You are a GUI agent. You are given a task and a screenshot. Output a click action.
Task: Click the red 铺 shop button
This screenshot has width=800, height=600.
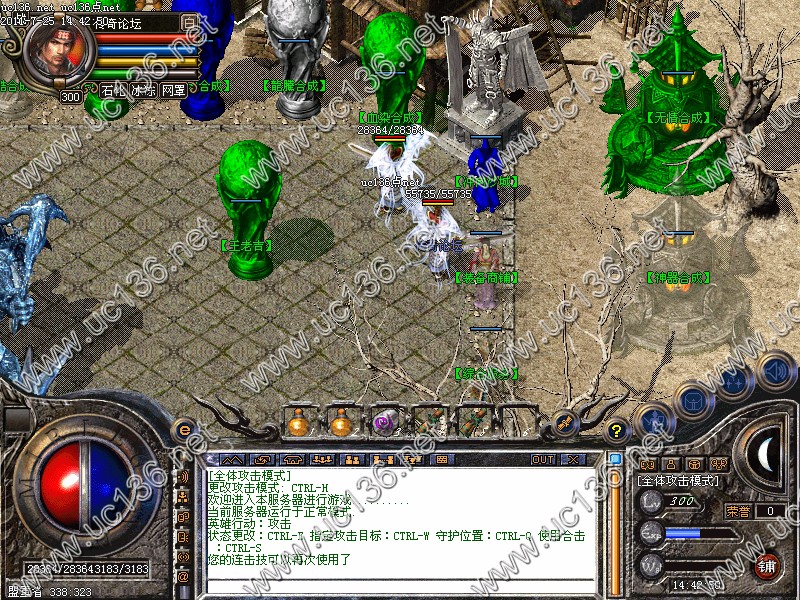click(x=768, y=566)
